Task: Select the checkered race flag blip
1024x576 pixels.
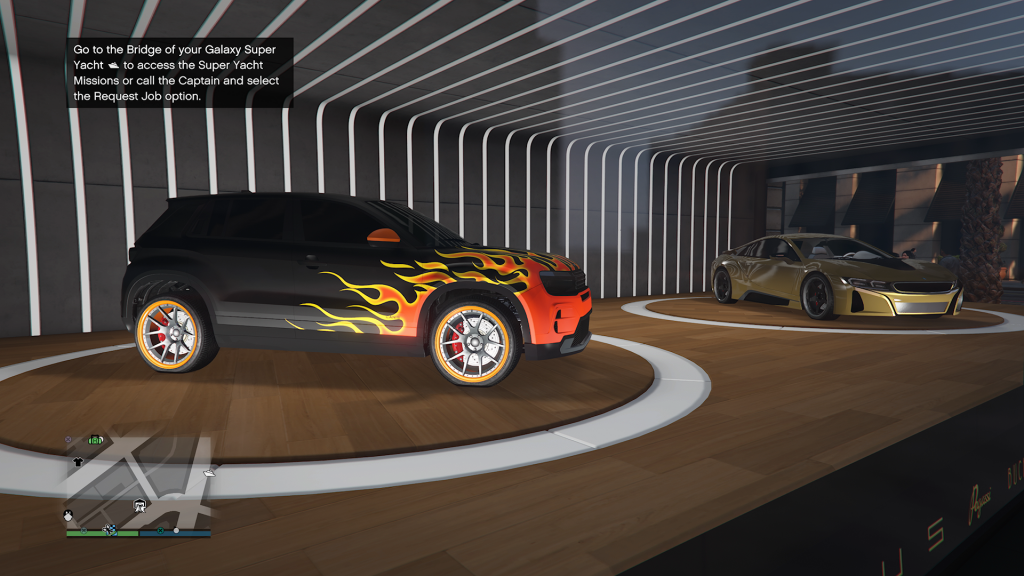Action: [110, 528]
